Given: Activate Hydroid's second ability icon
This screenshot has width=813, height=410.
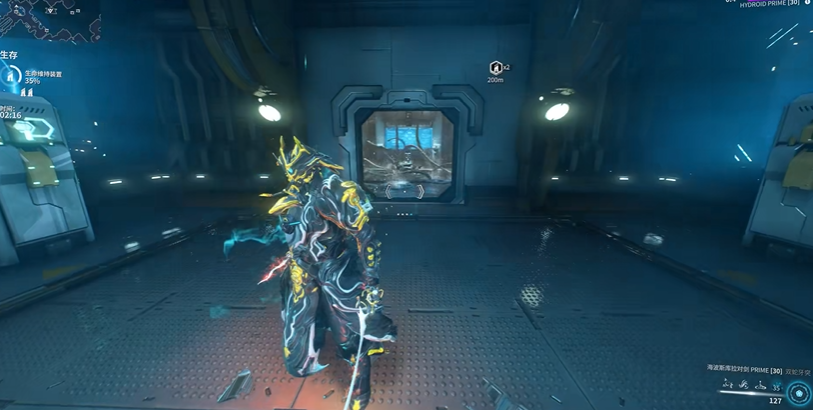Looking at the screenshot, I should click(743, 385).
